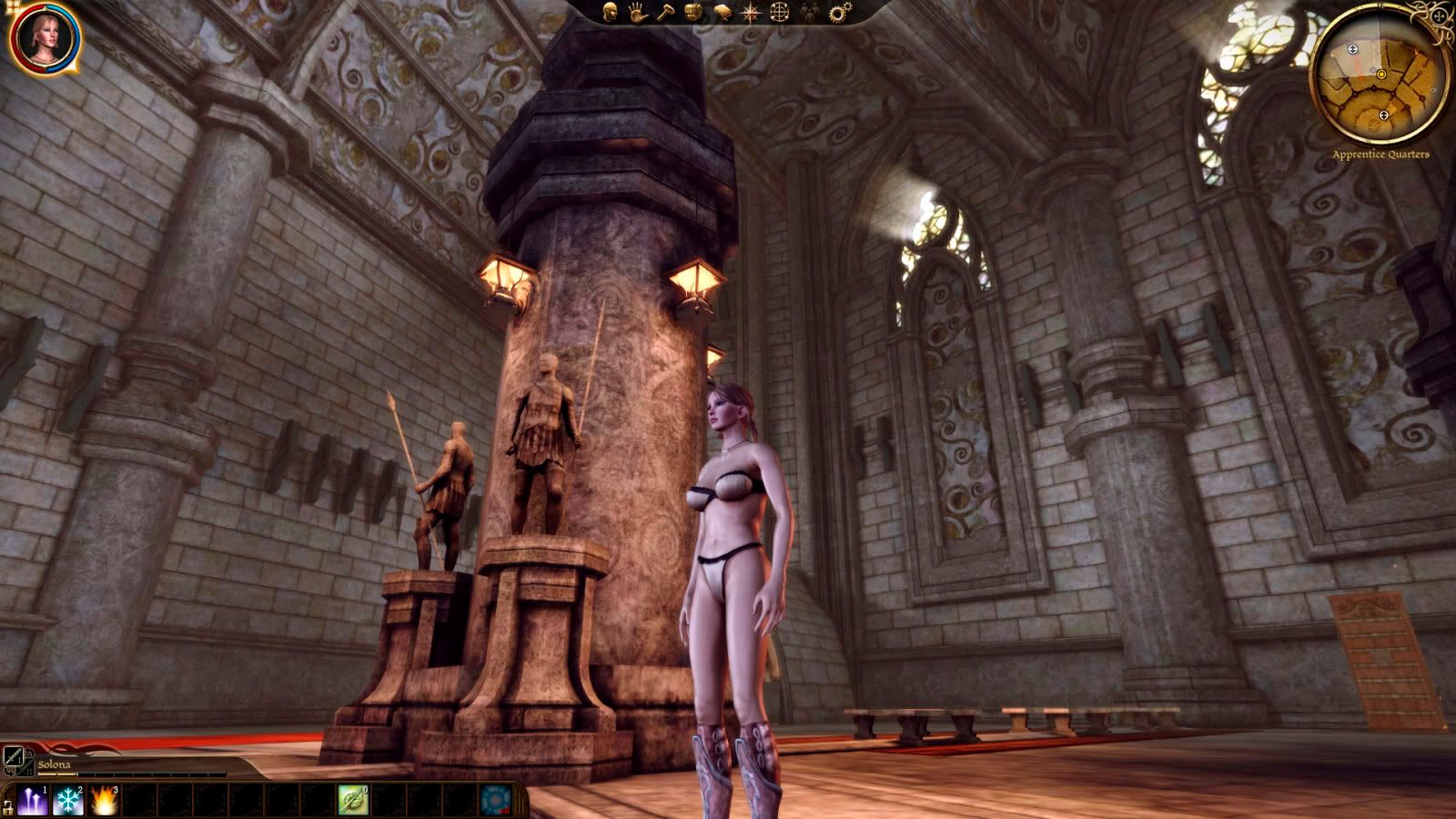Click the blue swirl icon at quickbar end
Screen dimensions: 1456x819
496,801
